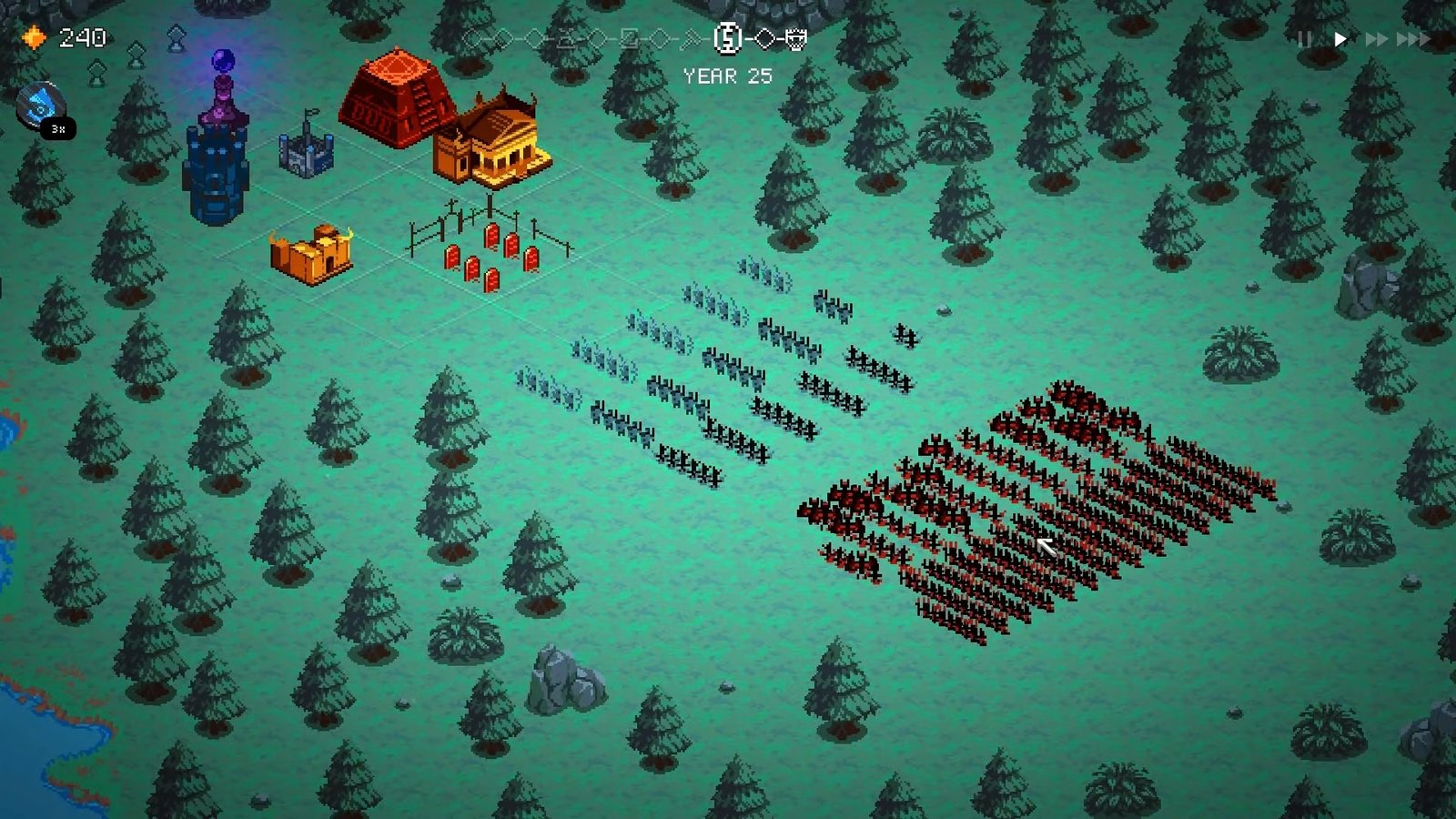Switch to double fast-forward speed
This screenshot has height=819, width=1456.
(x=1376, y=39)
